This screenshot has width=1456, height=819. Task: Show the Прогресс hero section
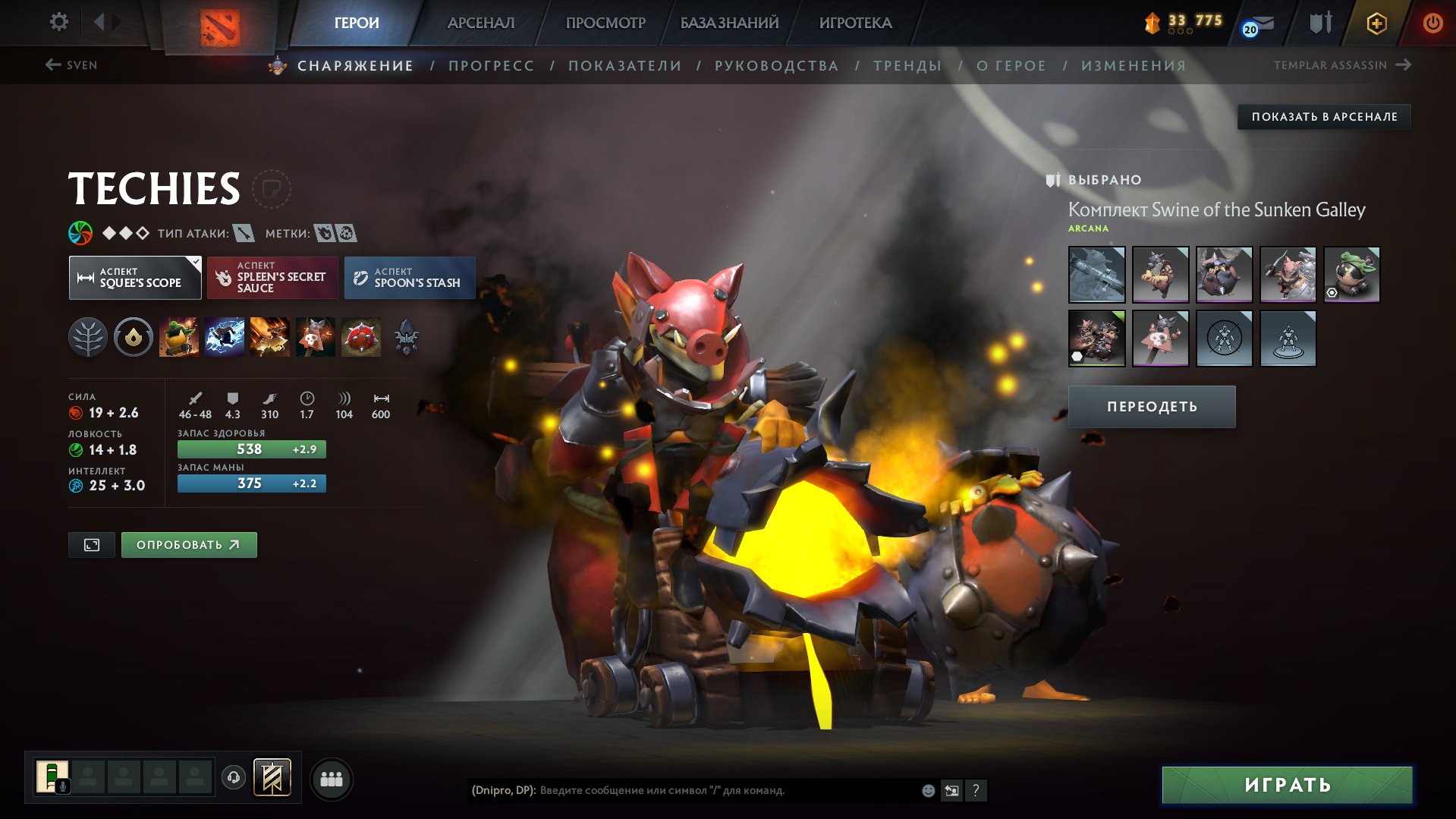click(491, 66)
